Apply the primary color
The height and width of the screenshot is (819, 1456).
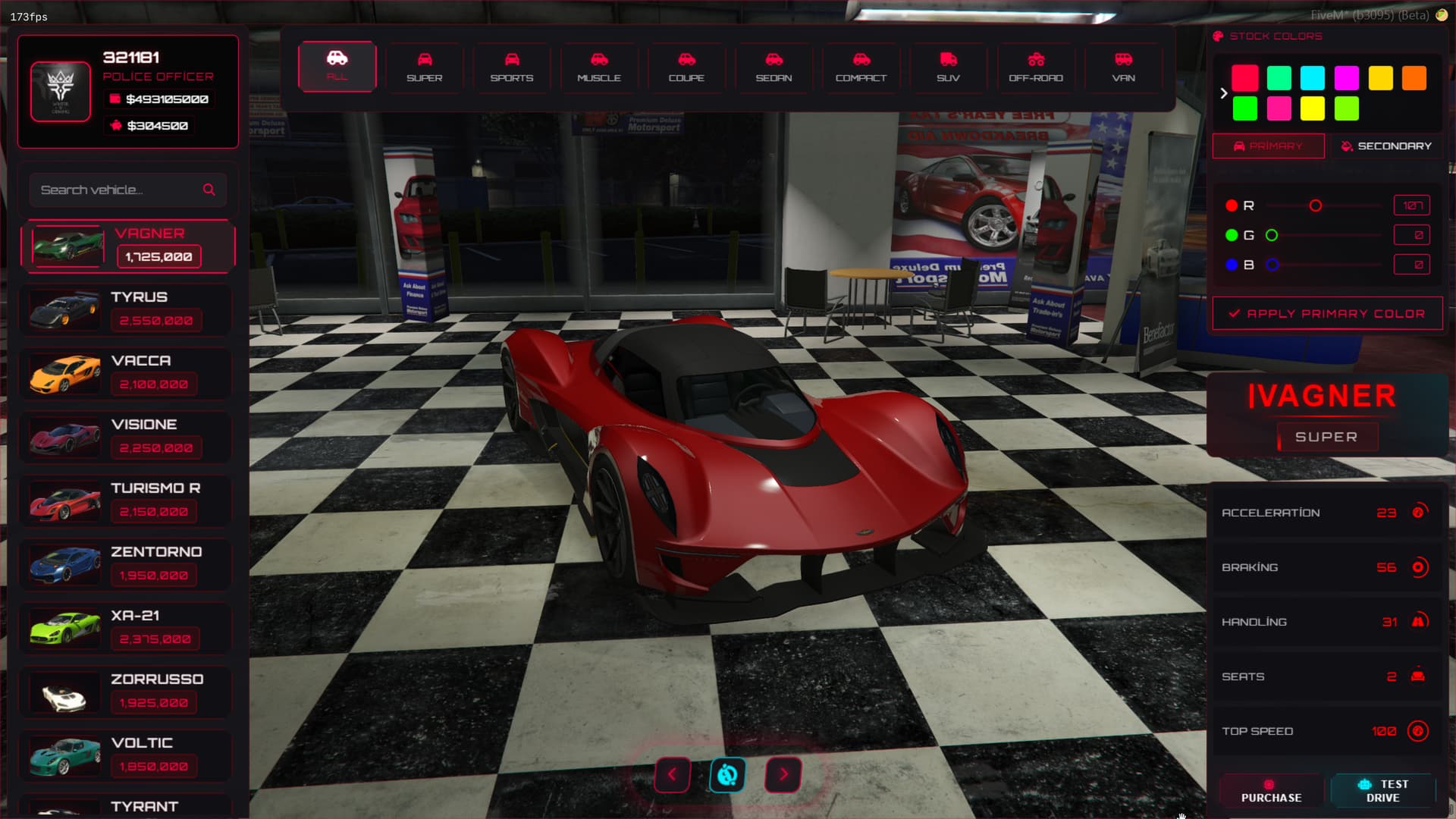tap(1327, 313)
